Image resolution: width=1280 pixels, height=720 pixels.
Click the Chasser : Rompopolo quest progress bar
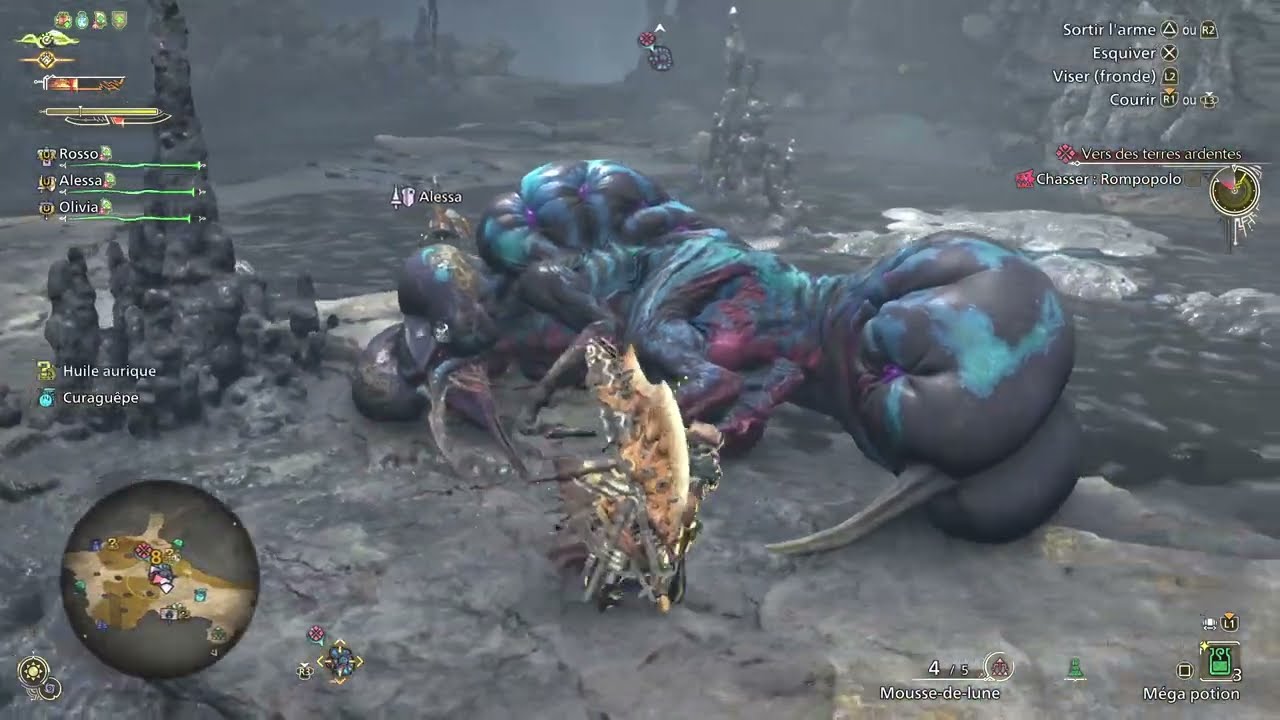point(1194,179)
